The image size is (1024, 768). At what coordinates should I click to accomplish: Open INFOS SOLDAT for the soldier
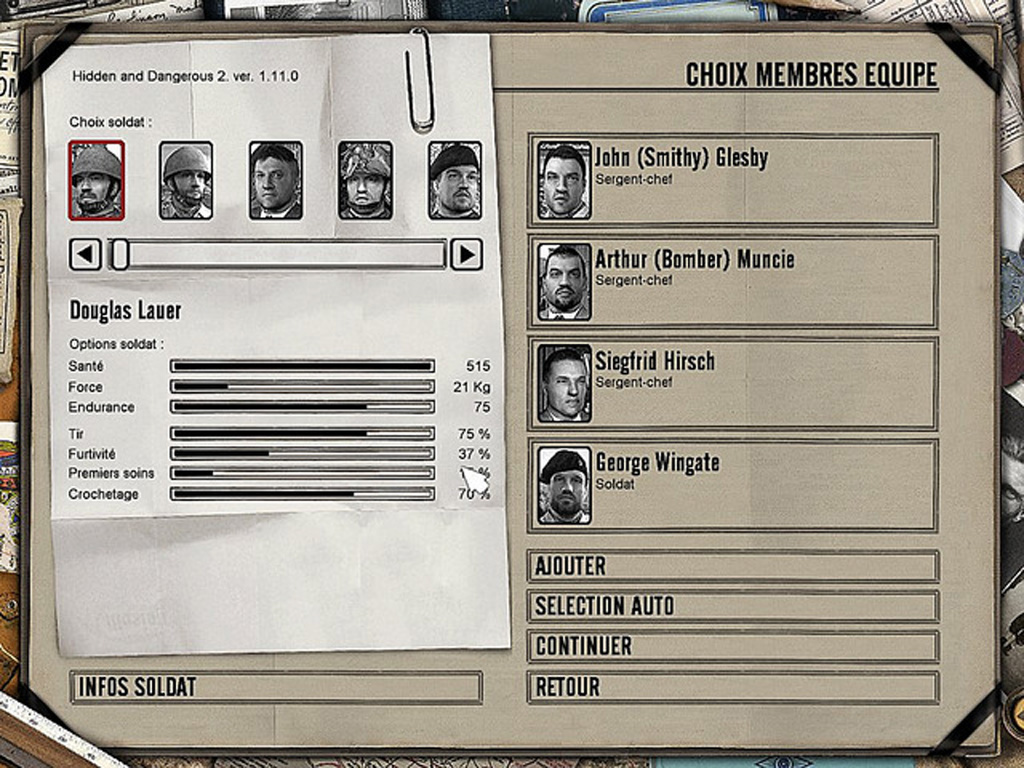tap(276, 687)
